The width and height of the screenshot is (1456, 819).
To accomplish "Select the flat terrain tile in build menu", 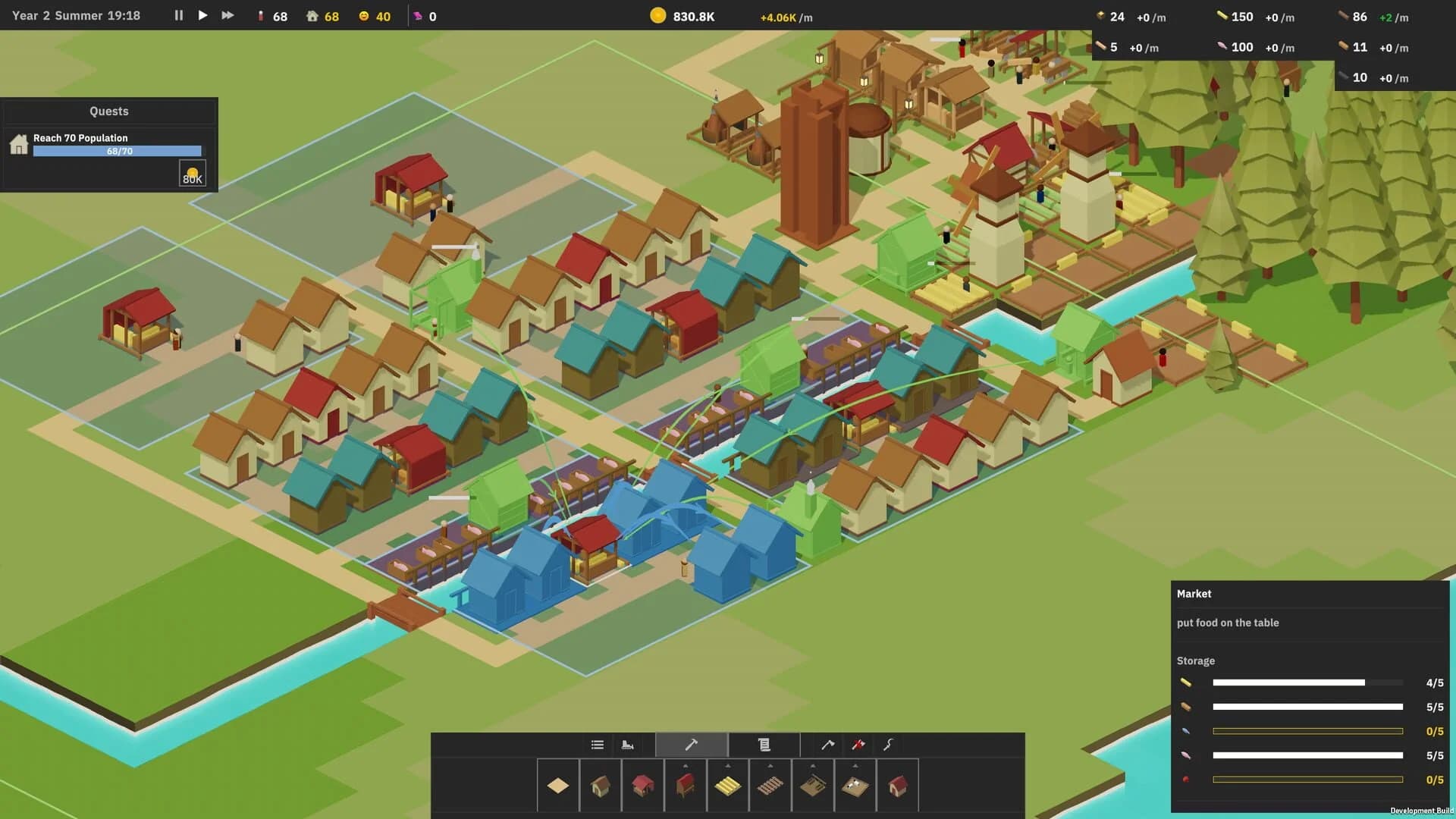I will click(557, 786).
